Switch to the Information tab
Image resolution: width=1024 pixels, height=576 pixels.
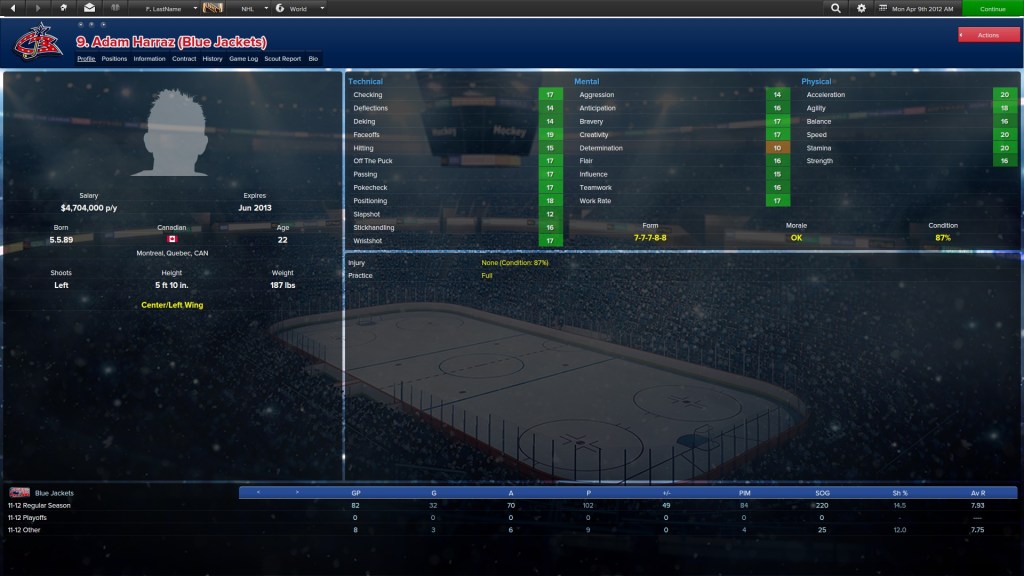pos(149,59)
